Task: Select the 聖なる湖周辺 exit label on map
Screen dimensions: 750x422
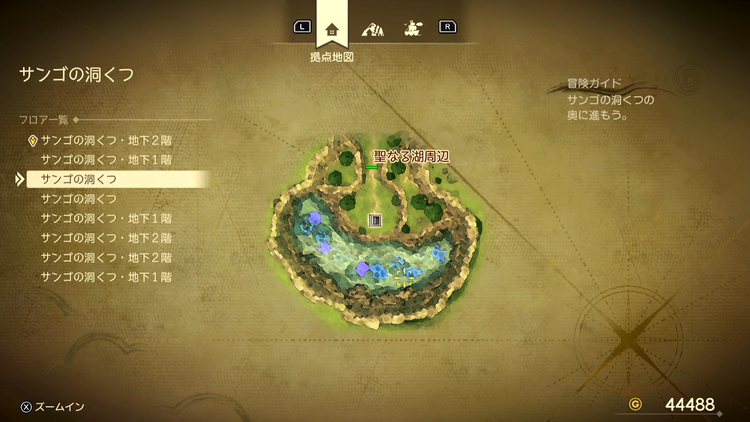Action: (411, 156)
